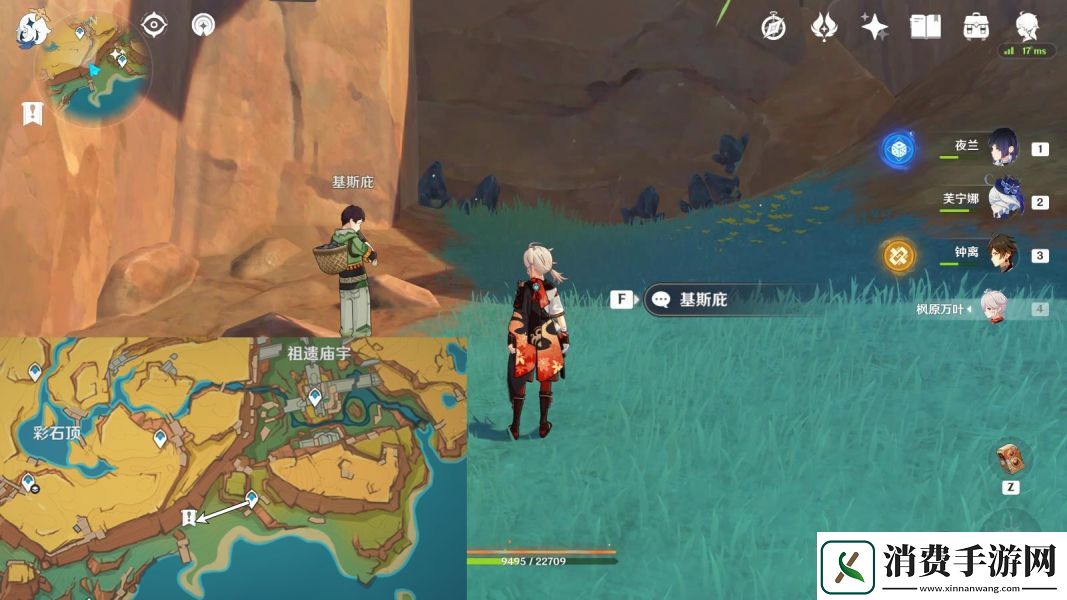Click the 祖遗庙宇 teleport waypoint on map
Screen dimensions: 1067x600
point(315,397)
